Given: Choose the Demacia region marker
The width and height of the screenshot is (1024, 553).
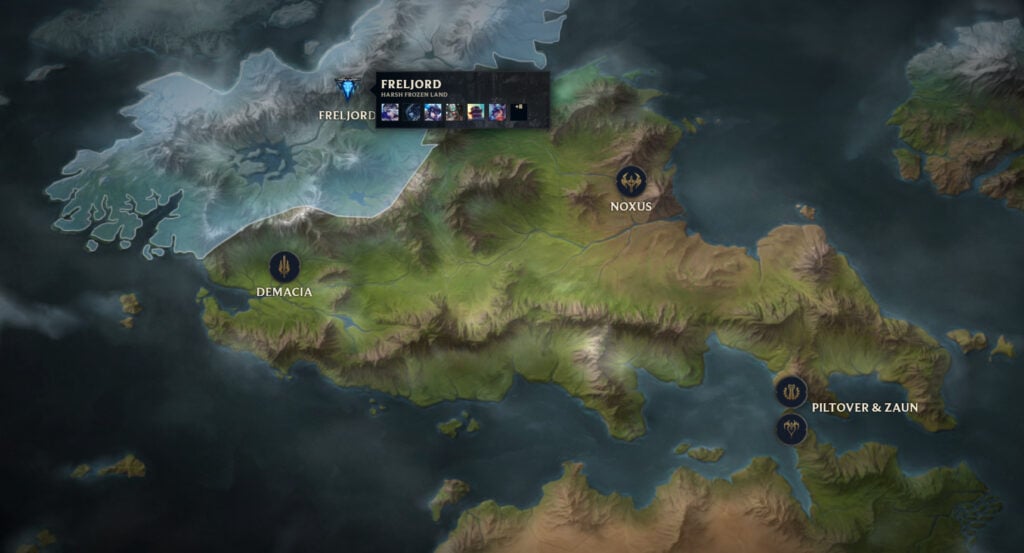Looking at the screenshot, I should click(x=285, y=267).
